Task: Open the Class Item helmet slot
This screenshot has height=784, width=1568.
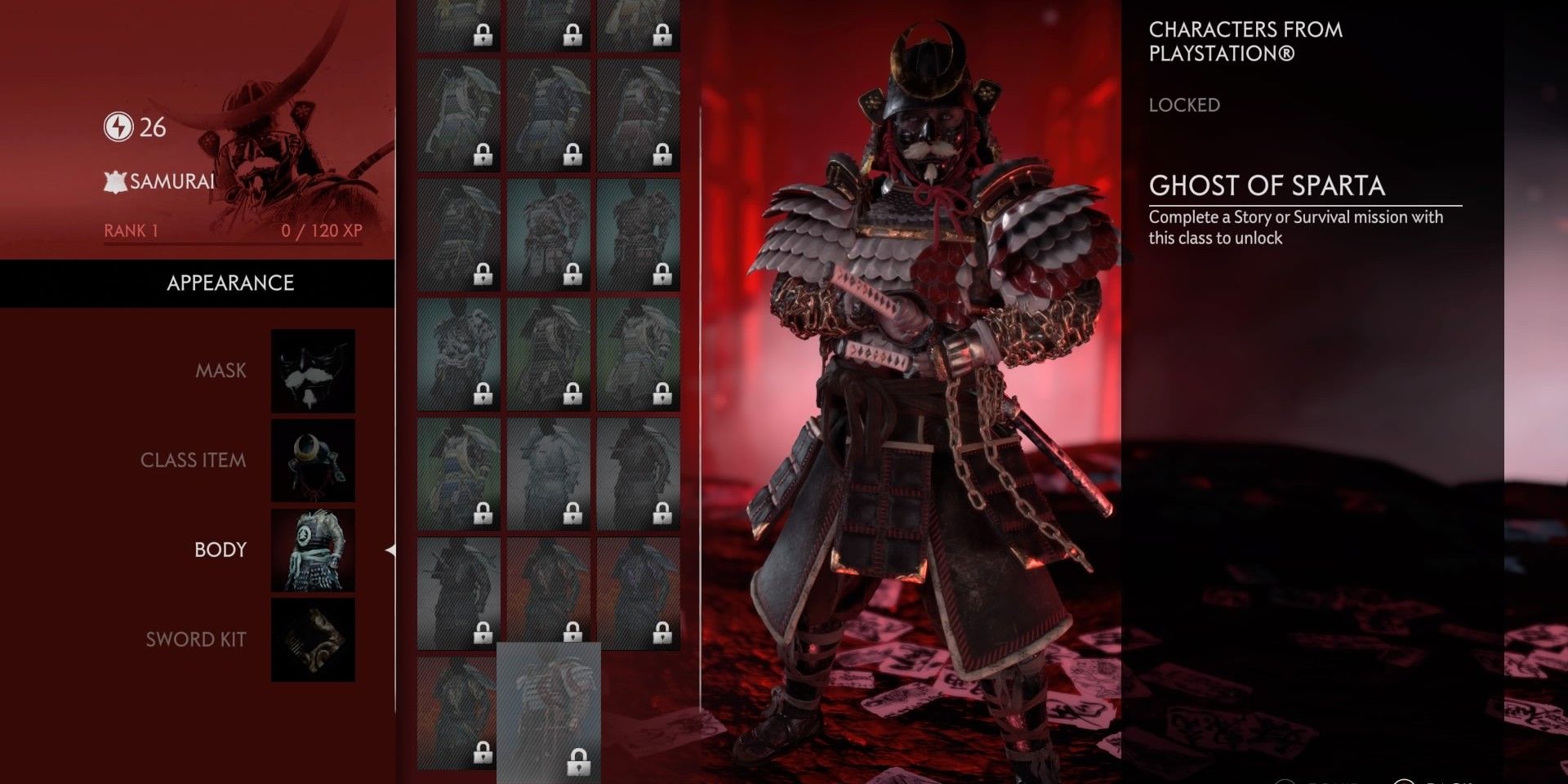Action: pyautogui.click(x=313, y=461)
